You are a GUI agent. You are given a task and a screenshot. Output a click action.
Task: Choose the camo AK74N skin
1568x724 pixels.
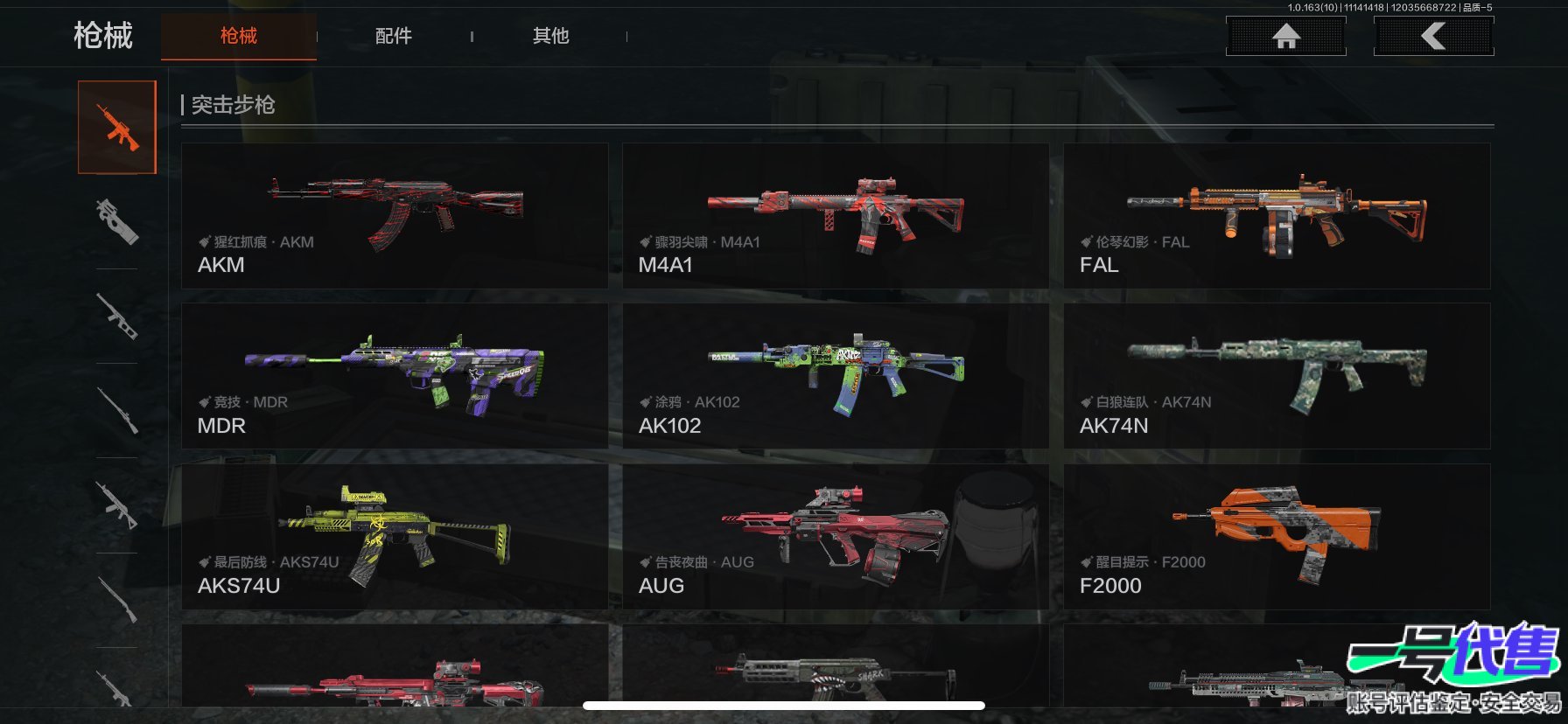[1277, 376]
